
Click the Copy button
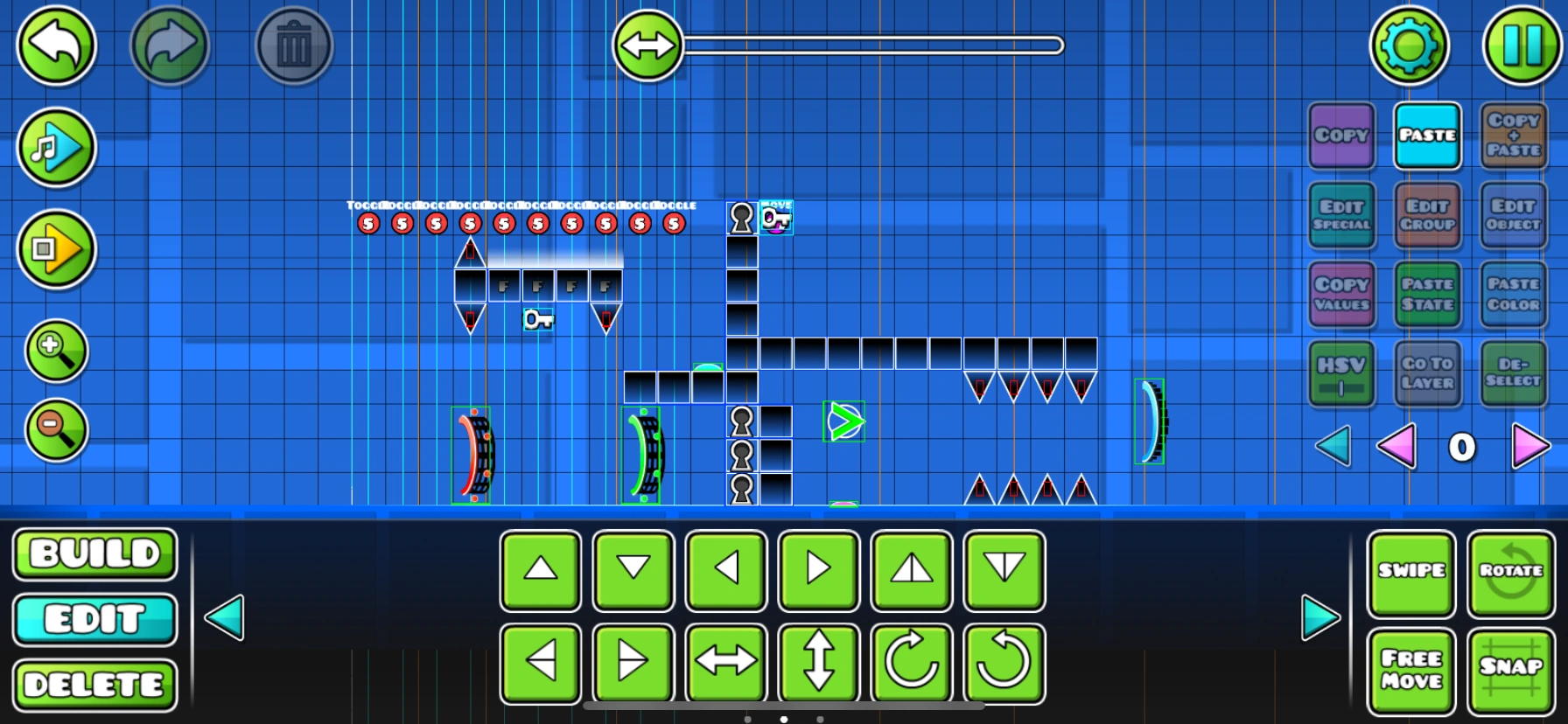point(1341,136)
